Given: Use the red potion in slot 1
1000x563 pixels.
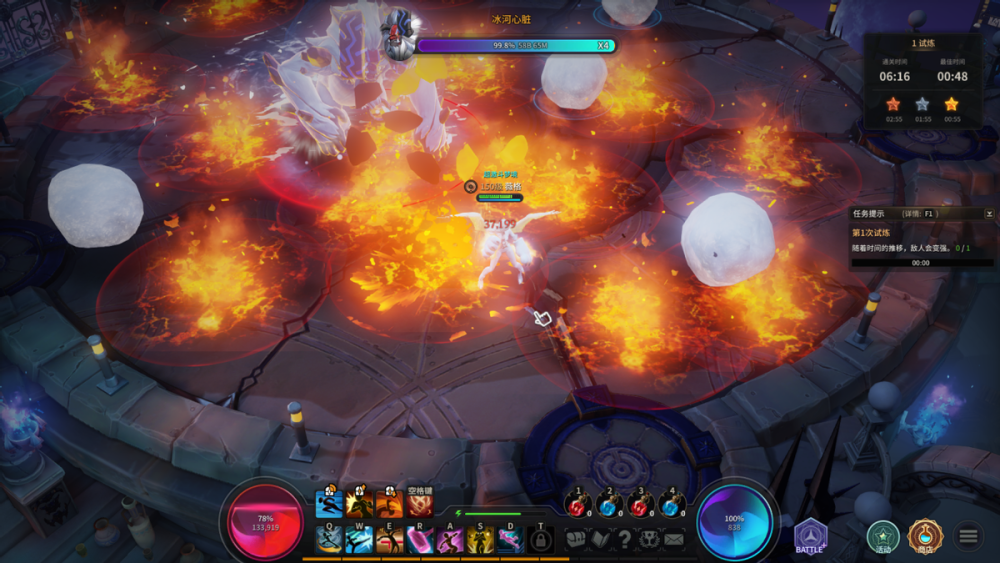Looking at the screenshot, I should click(577, 505).
